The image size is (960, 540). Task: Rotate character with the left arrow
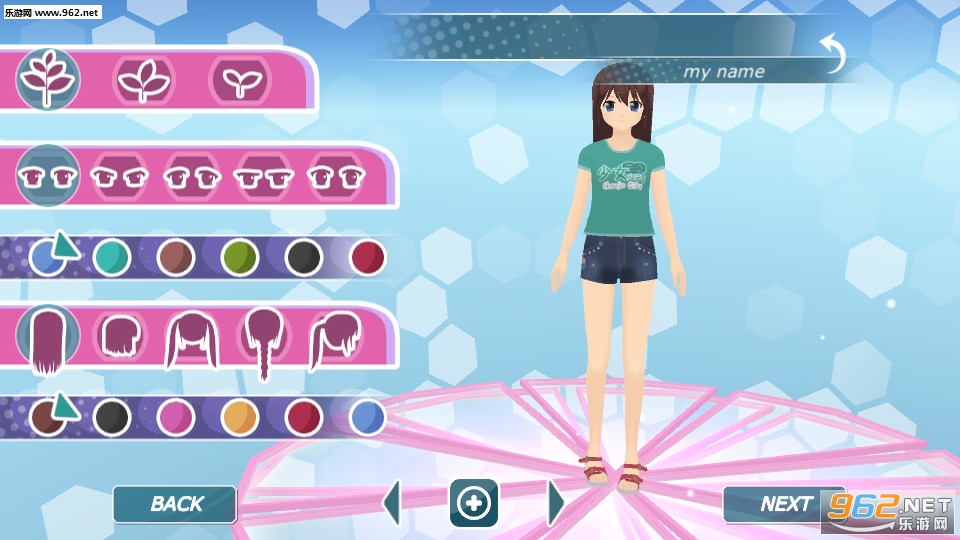pos(392,502)
